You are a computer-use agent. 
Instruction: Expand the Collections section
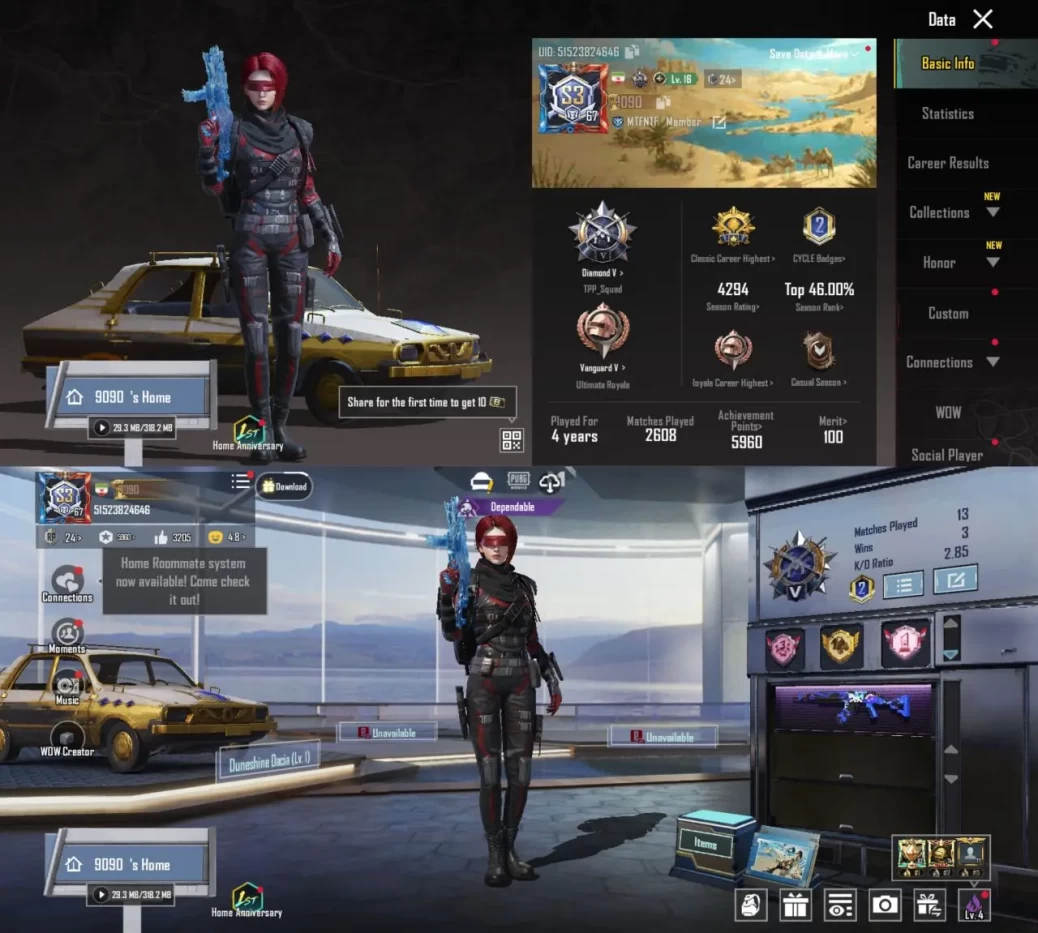coord(950,212)
